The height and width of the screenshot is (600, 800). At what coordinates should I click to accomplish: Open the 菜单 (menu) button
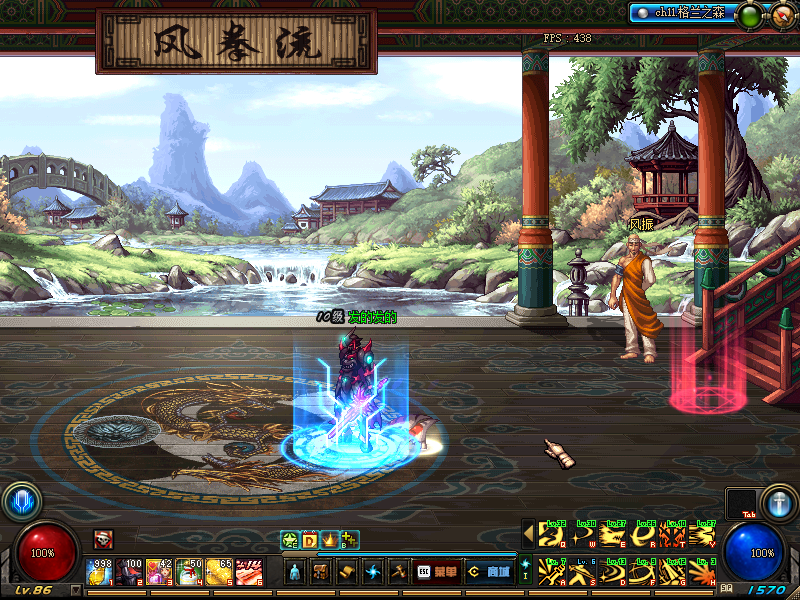pos(439,572)
